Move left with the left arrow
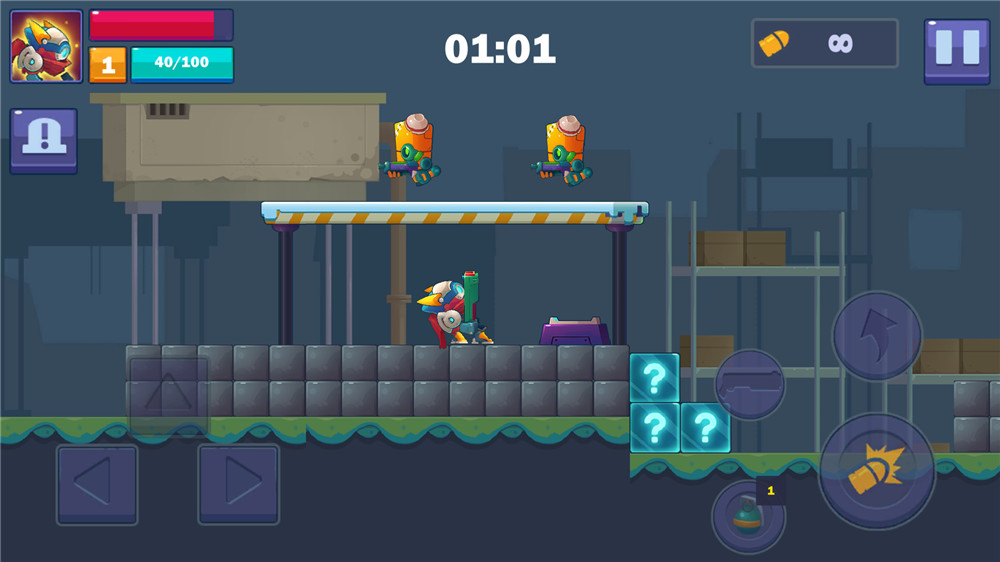 coord(97,485)
